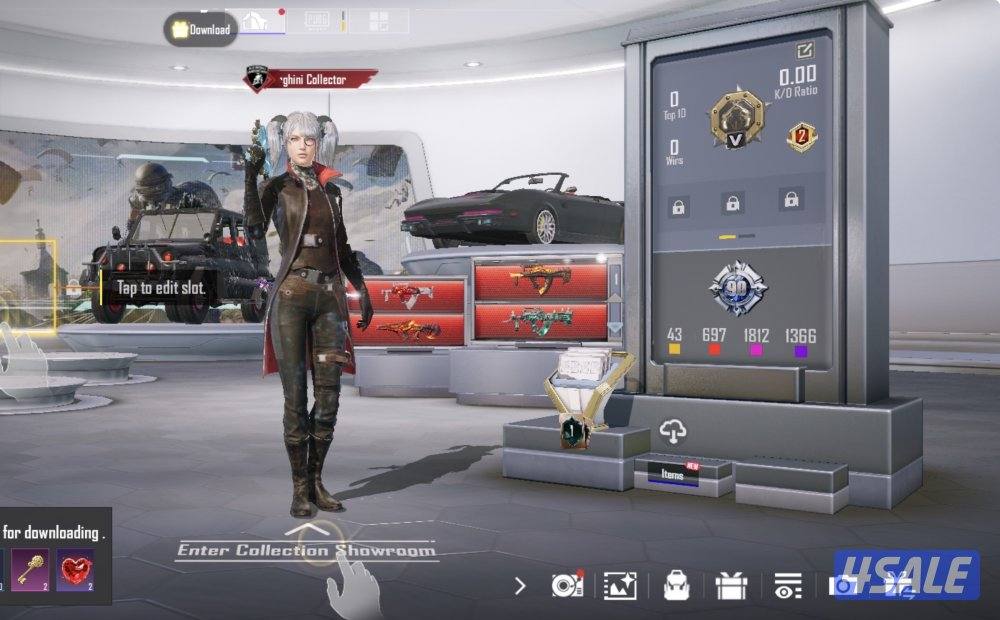The height and width of the screenshot is (620, 1000).
Task: Open the backpack inventory
Action: 676,586
